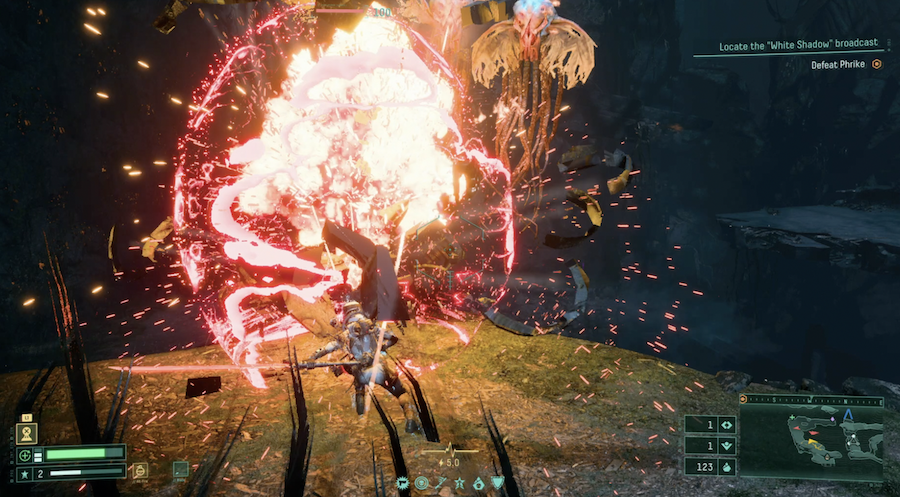Select the grenade item slot
This screenshot has height=497, width=900.
pyautogui.click(x=140, y=468)
